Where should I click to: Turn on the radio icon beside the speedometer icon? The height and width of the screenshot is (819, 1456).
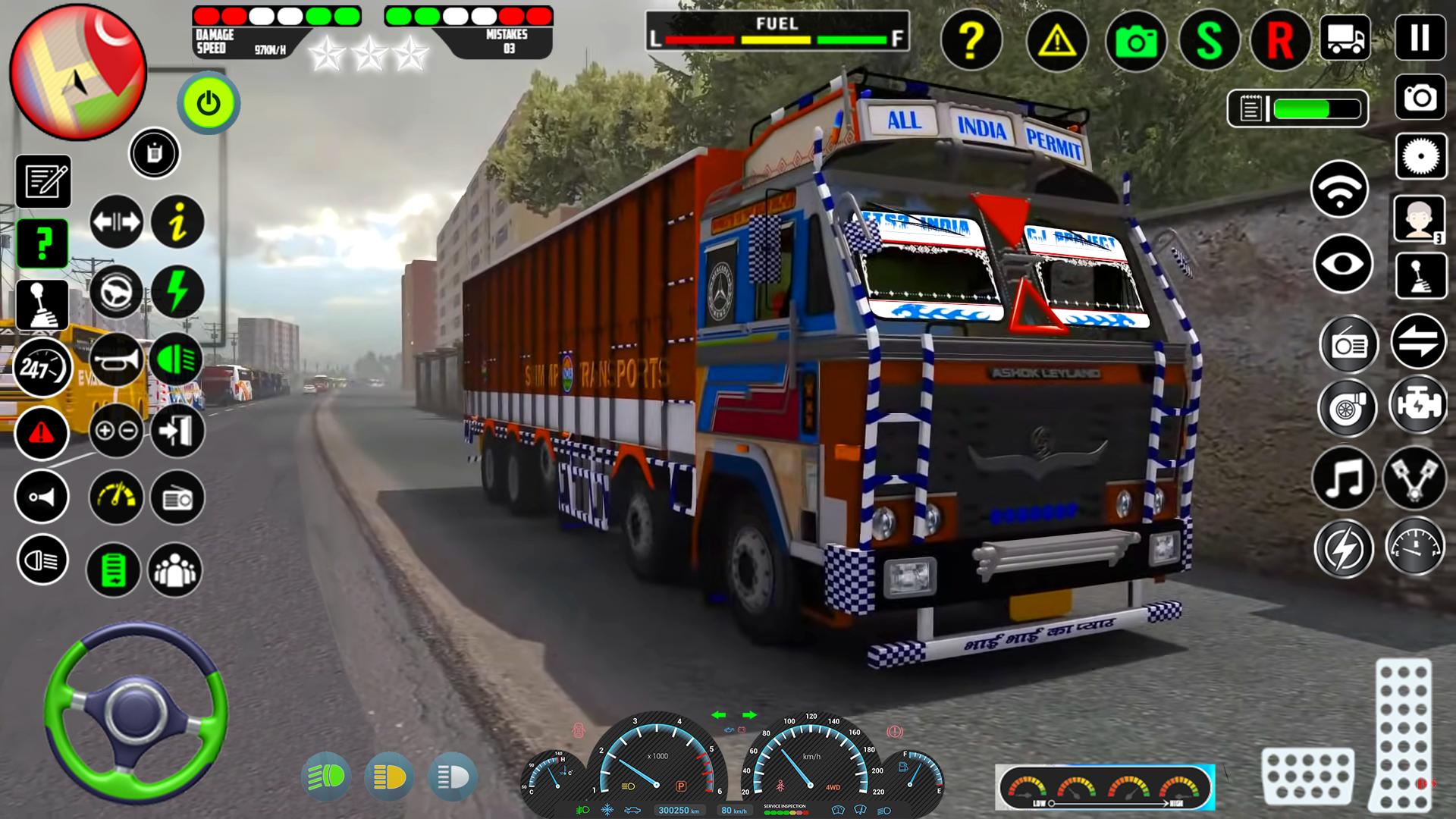[177, 498]
